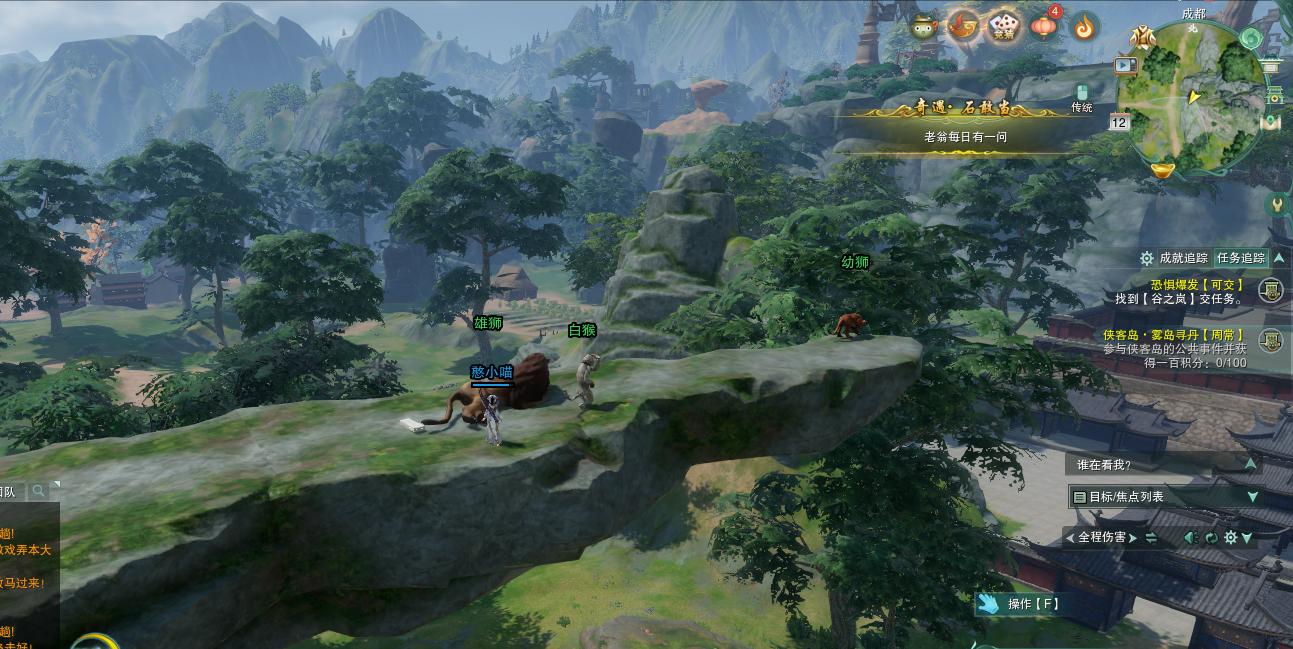
Task: Open the flame swirl icon
Action: (1085, 27)
